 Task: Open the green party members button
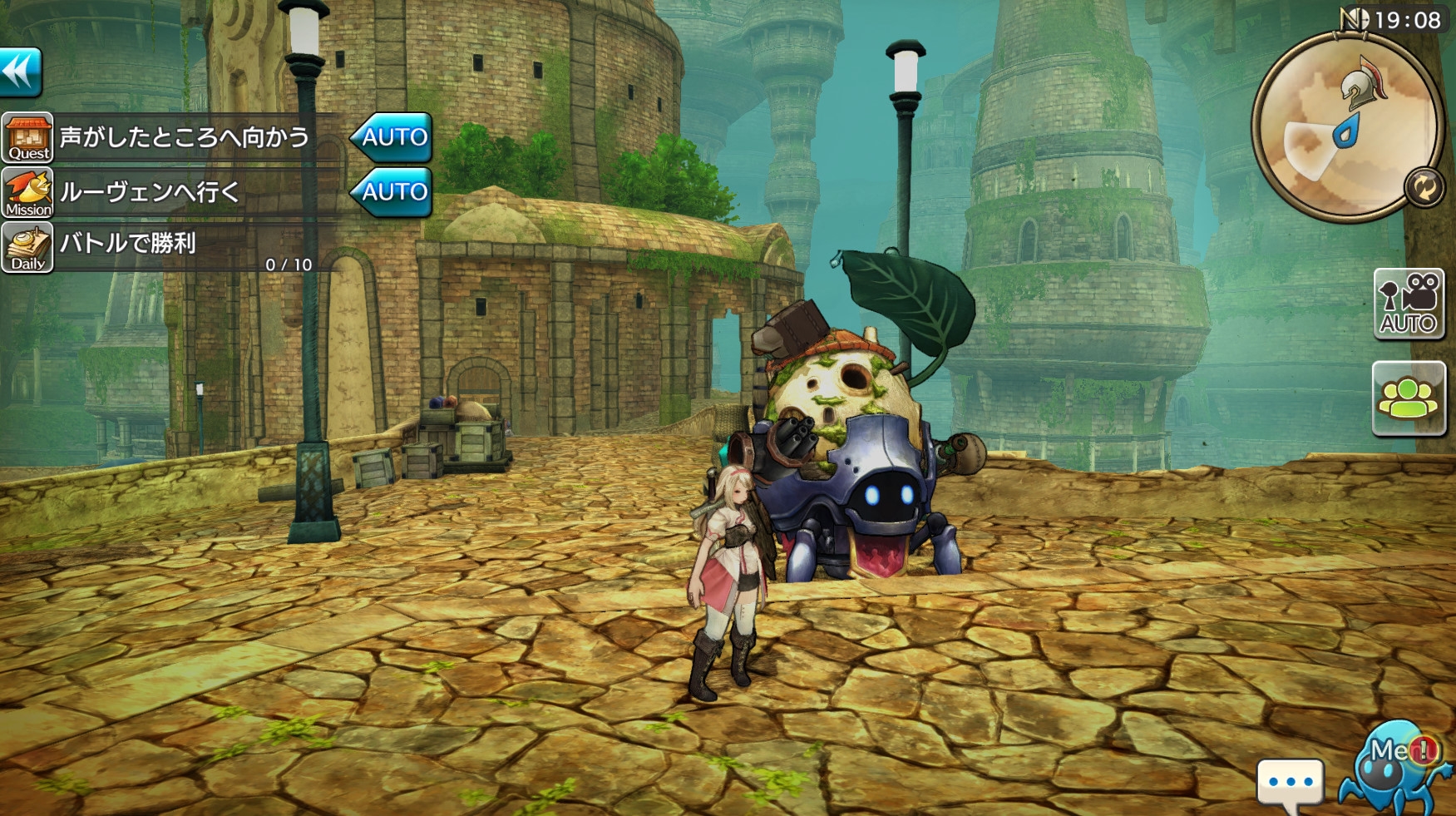(1409, 398)
